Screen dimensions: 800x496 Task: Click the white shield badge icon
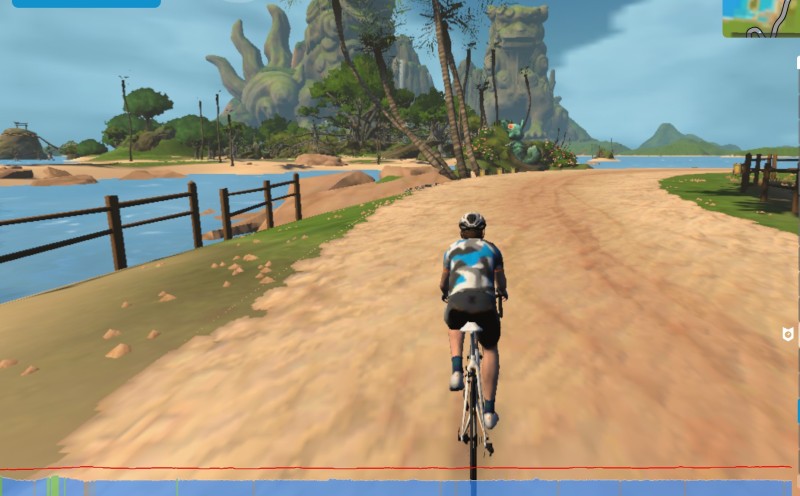pyautogui.click(x=787, y=333)
